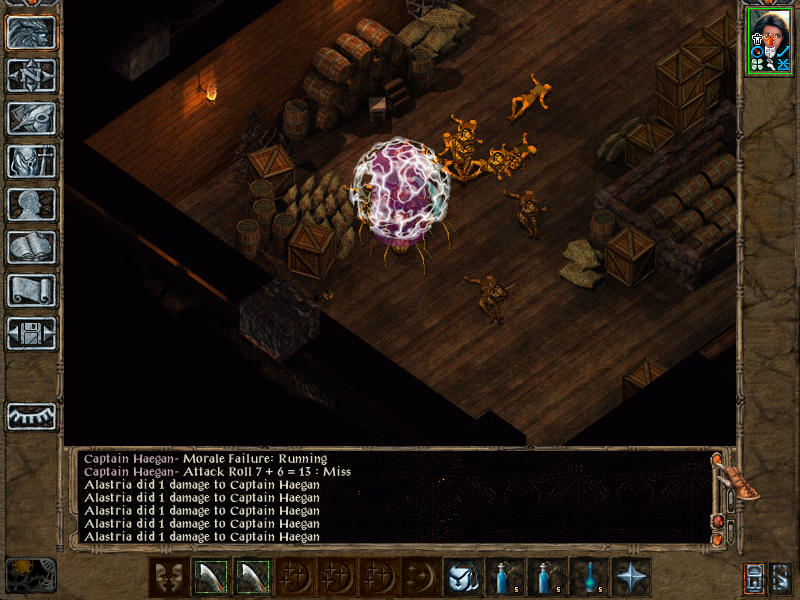Use the slim dark-blue vial quick item
Image resolution: width=800 pixels, height=600 pixels.
(590, 576)
